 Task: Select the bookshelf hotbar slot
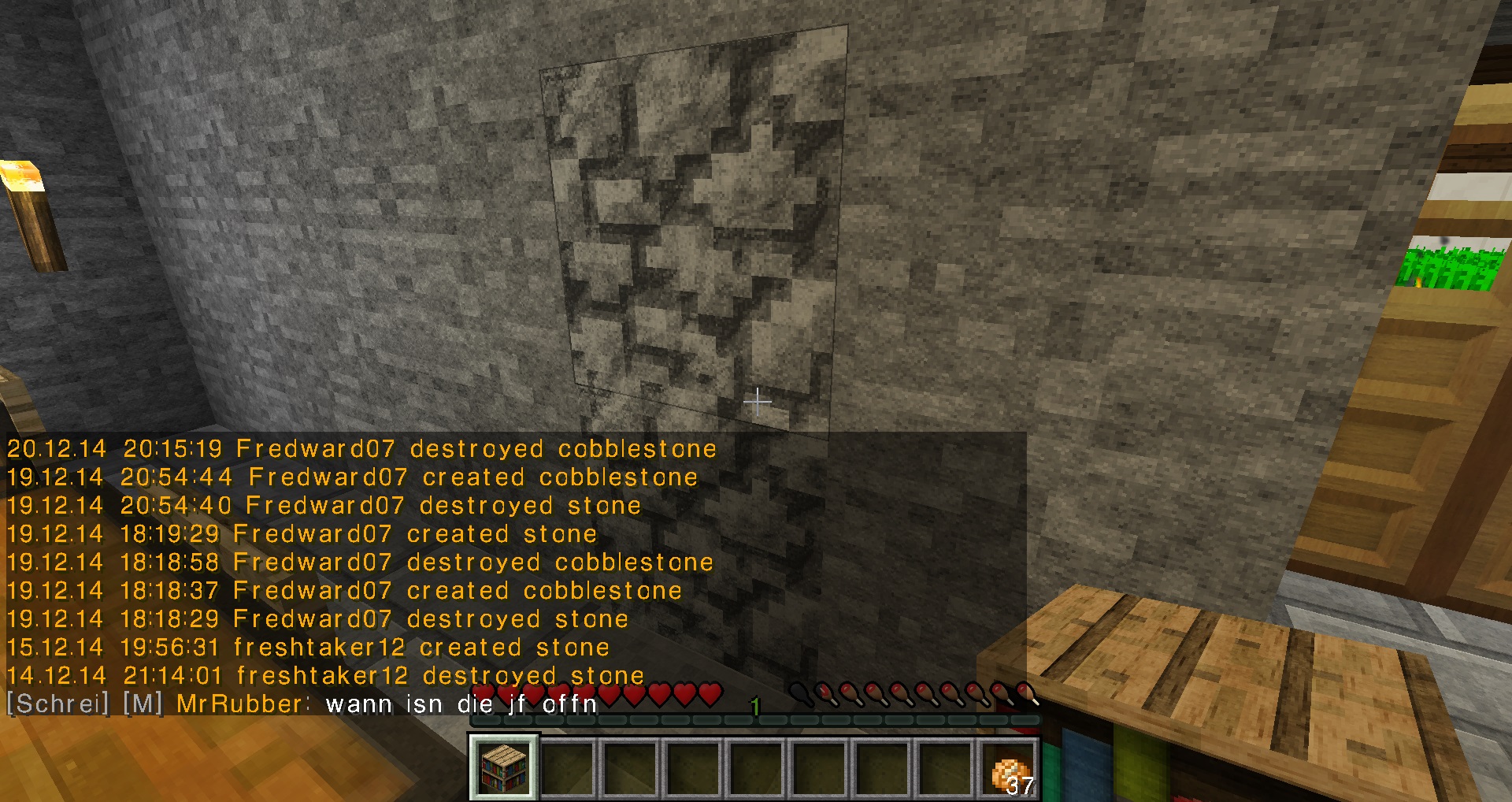pyautogui.click(x=504, y=767)
